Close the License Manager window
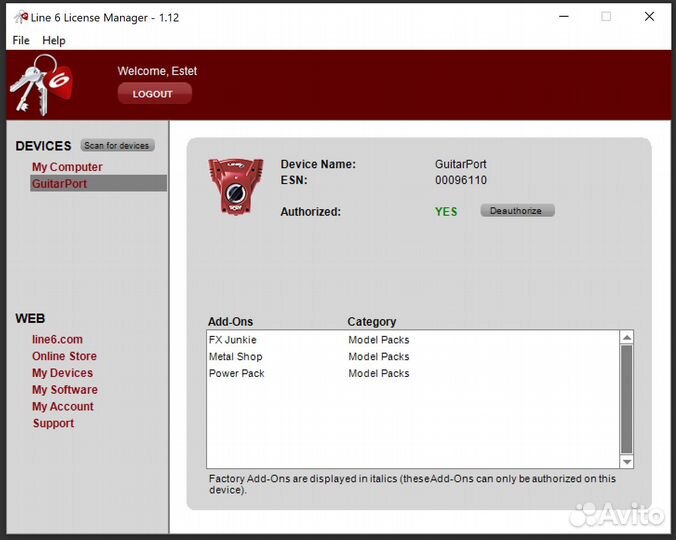The height and width of the screenshot is (540, 676). (650, 17)
